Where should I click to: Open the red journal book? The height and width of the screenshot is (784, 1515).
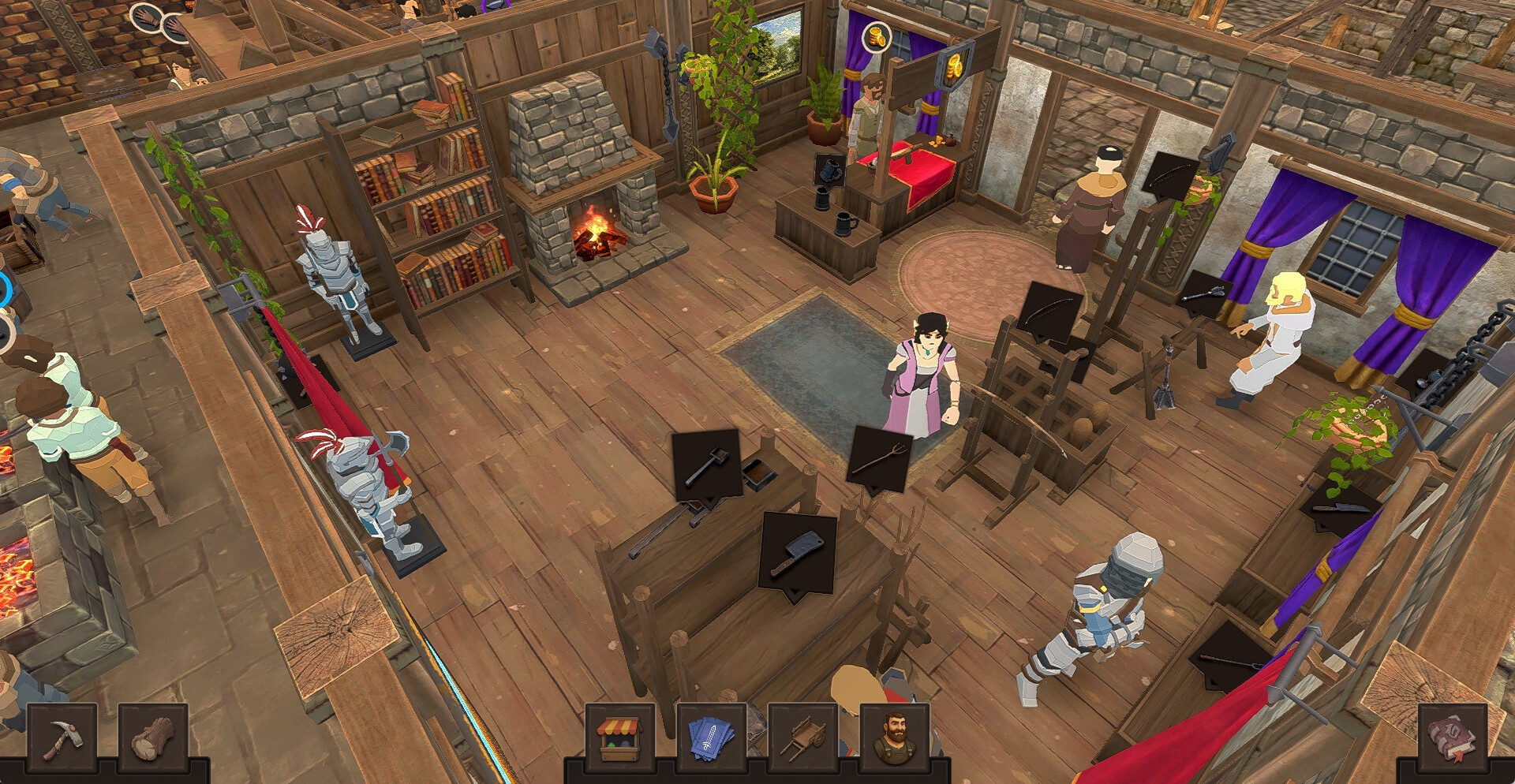pos(1452,739)
